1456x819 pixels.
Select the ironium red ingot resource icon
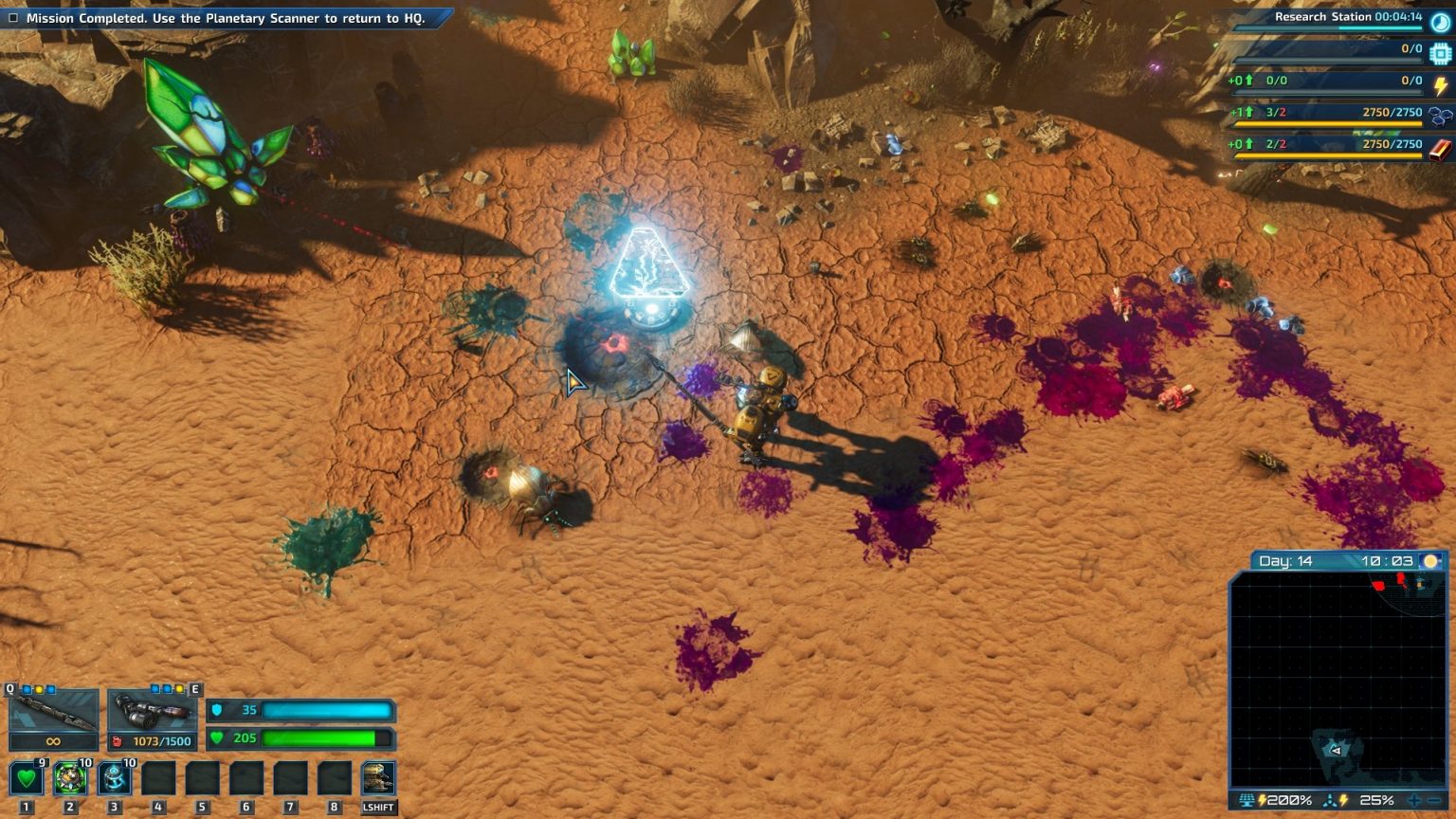point(1440,149)
